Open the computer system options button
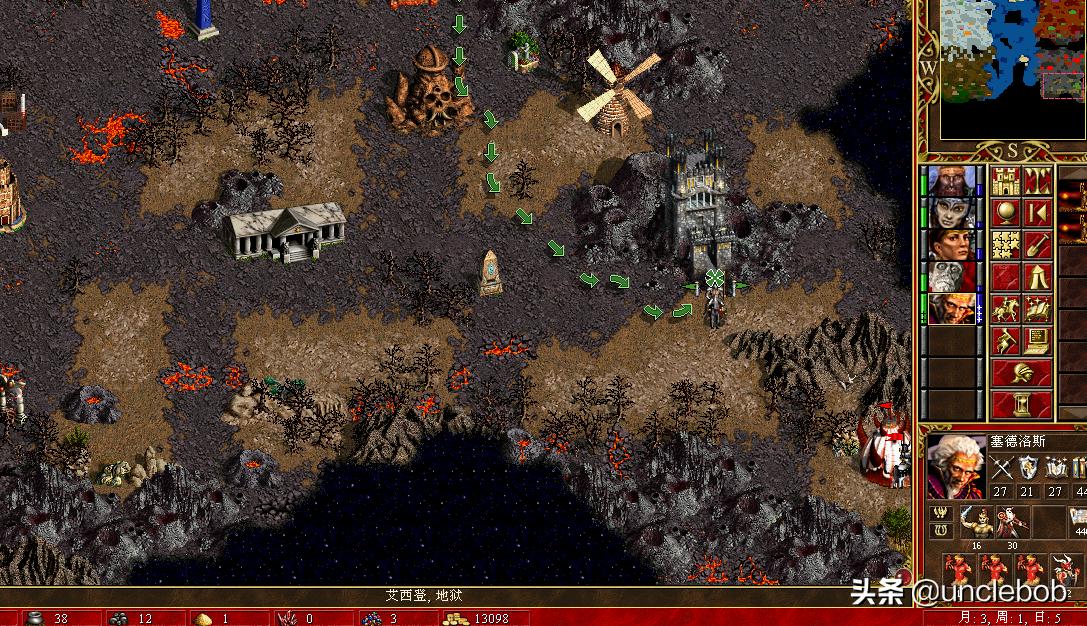 click(x=1037, y=339)
